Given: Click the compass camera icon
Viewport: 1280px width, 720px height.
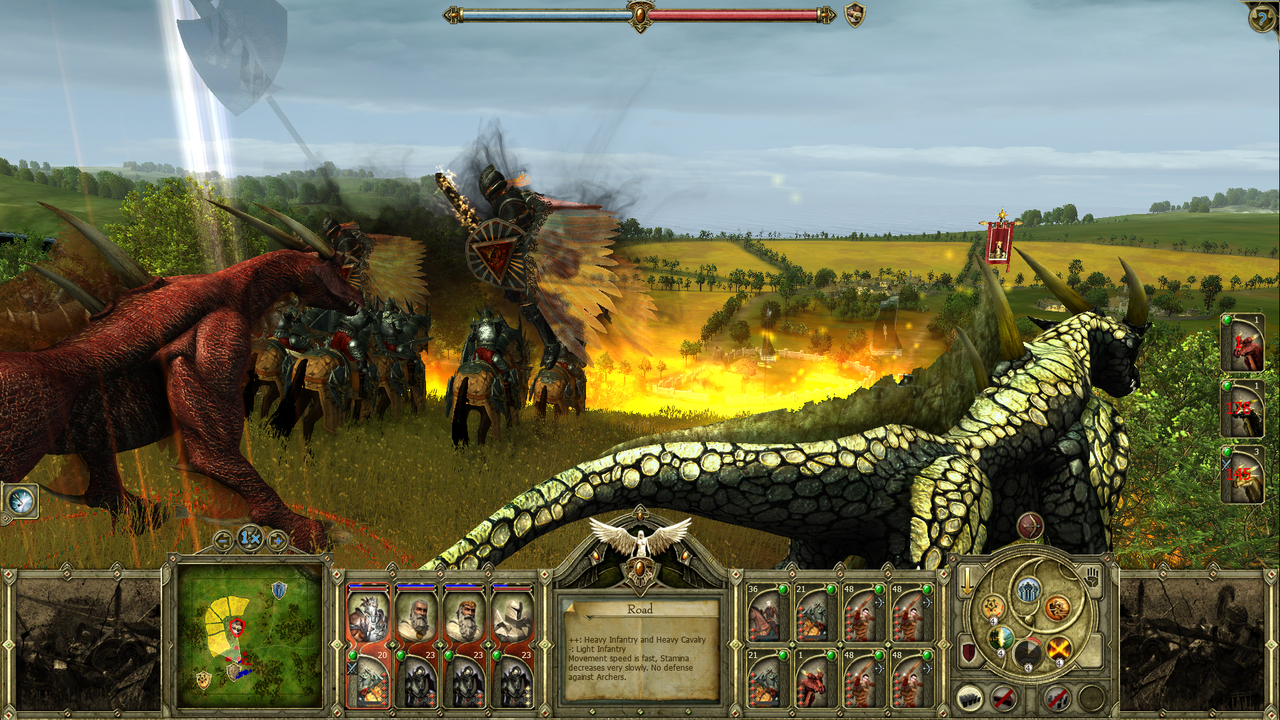Looking at the screenshot, I should 20,501.
